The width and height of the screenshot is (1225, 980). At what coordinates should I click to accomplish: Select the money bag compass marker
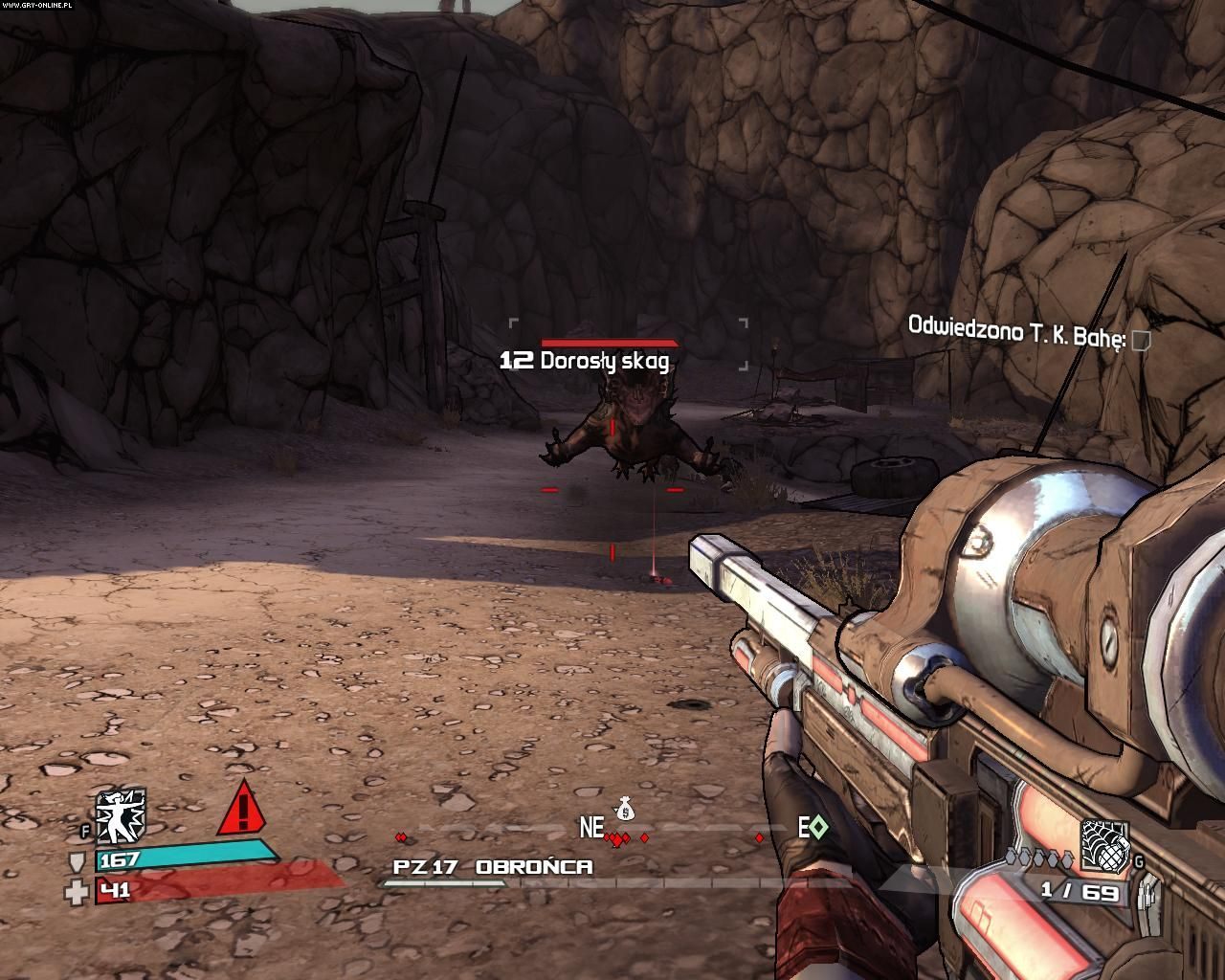pos(624,810)
